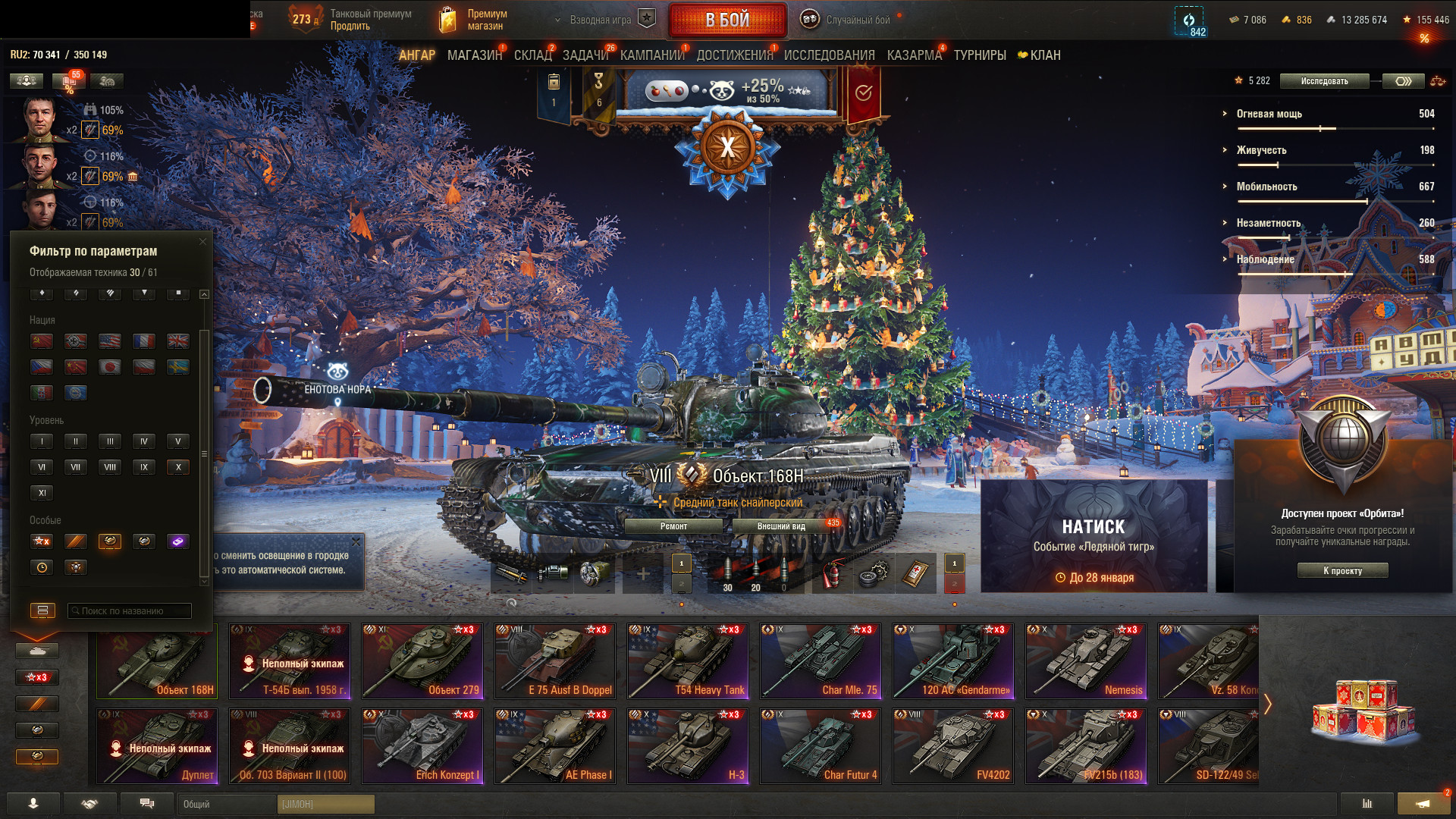This screenshot has height=819, width=1456.
Task: Open the МАГАЗИН shop tab
Action: pos(474,55)
